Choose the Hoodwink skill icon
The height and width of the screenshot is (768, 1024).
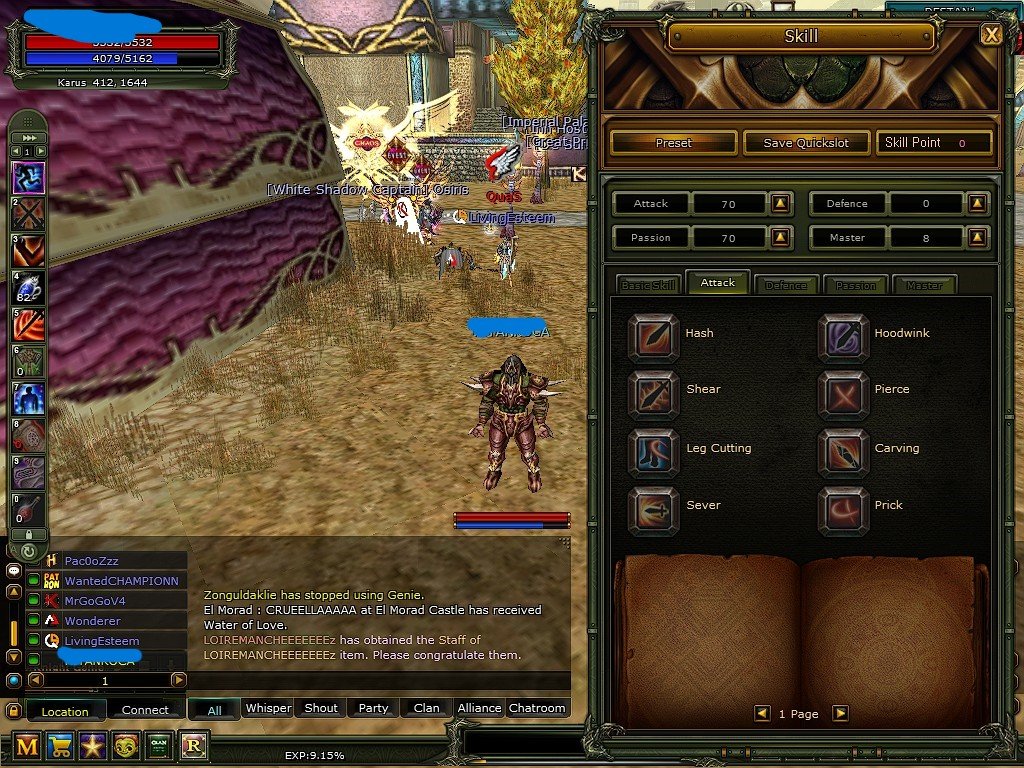(x=843, y=335)
